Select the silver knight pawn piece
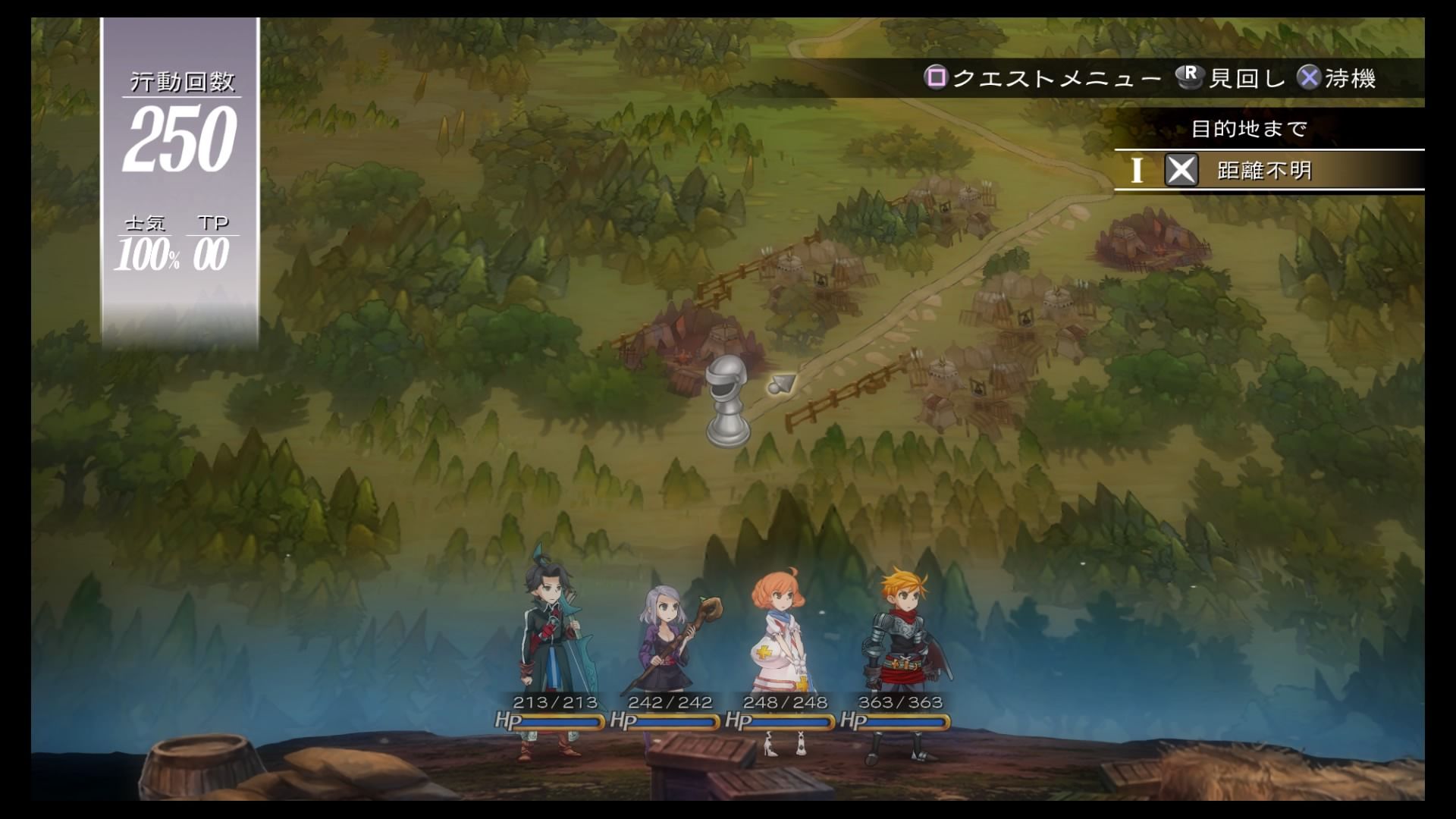Screen dimensions: 1456x819 [x=728, y=400]
